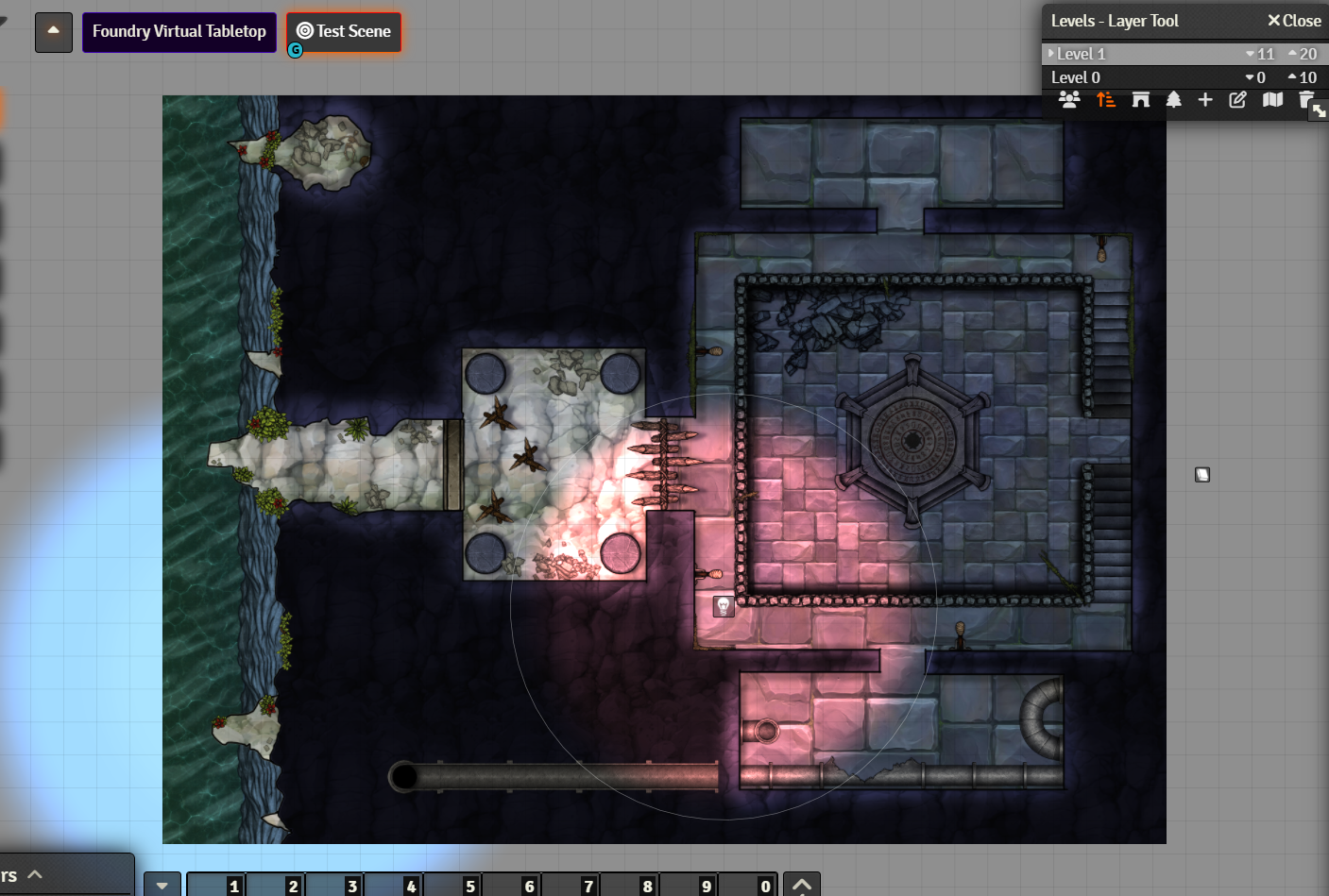Select the pencil edit icon in the Levels toolbar
The image size is (1329, 896).
point(1237,99)
